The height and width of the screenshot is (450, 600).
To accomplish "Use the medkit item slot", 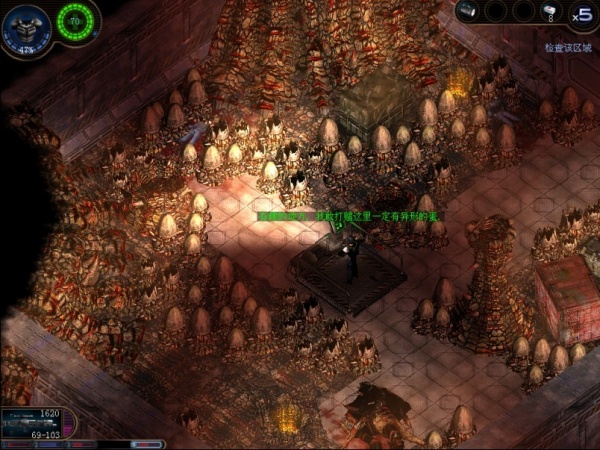I will tap(549, 12).
